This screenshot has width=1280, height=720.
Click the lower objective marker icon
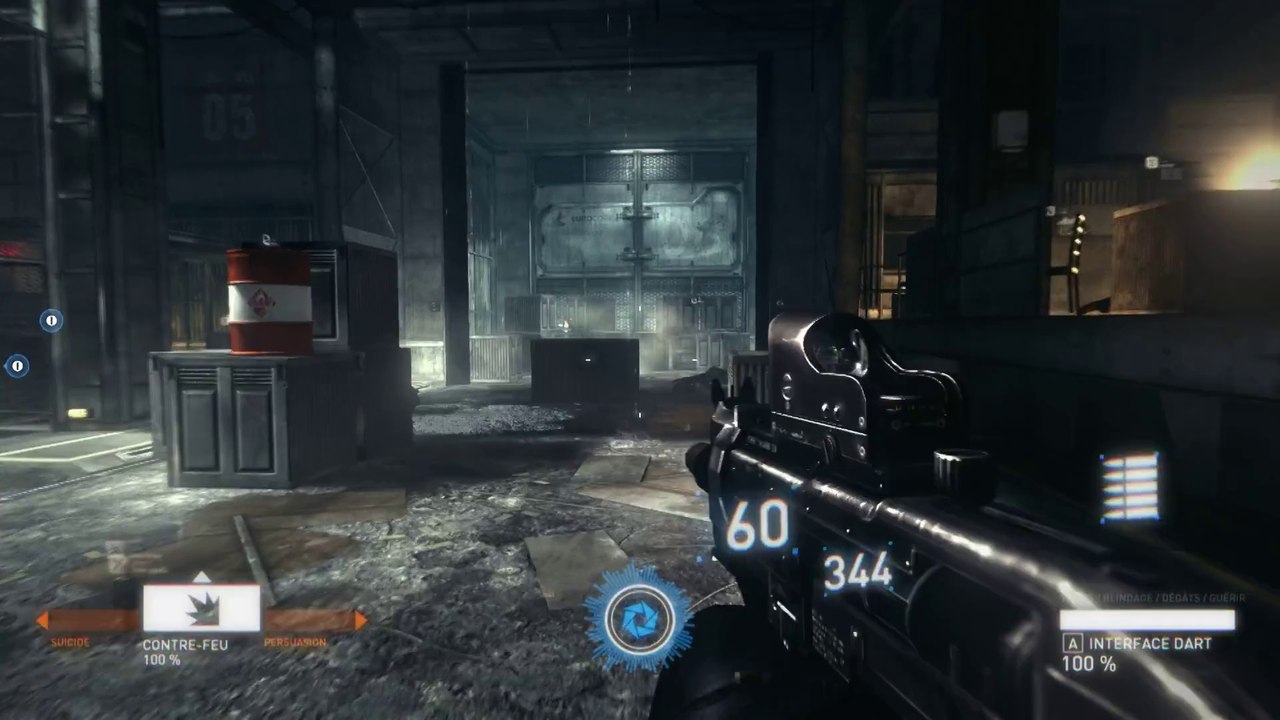point(17,366)
